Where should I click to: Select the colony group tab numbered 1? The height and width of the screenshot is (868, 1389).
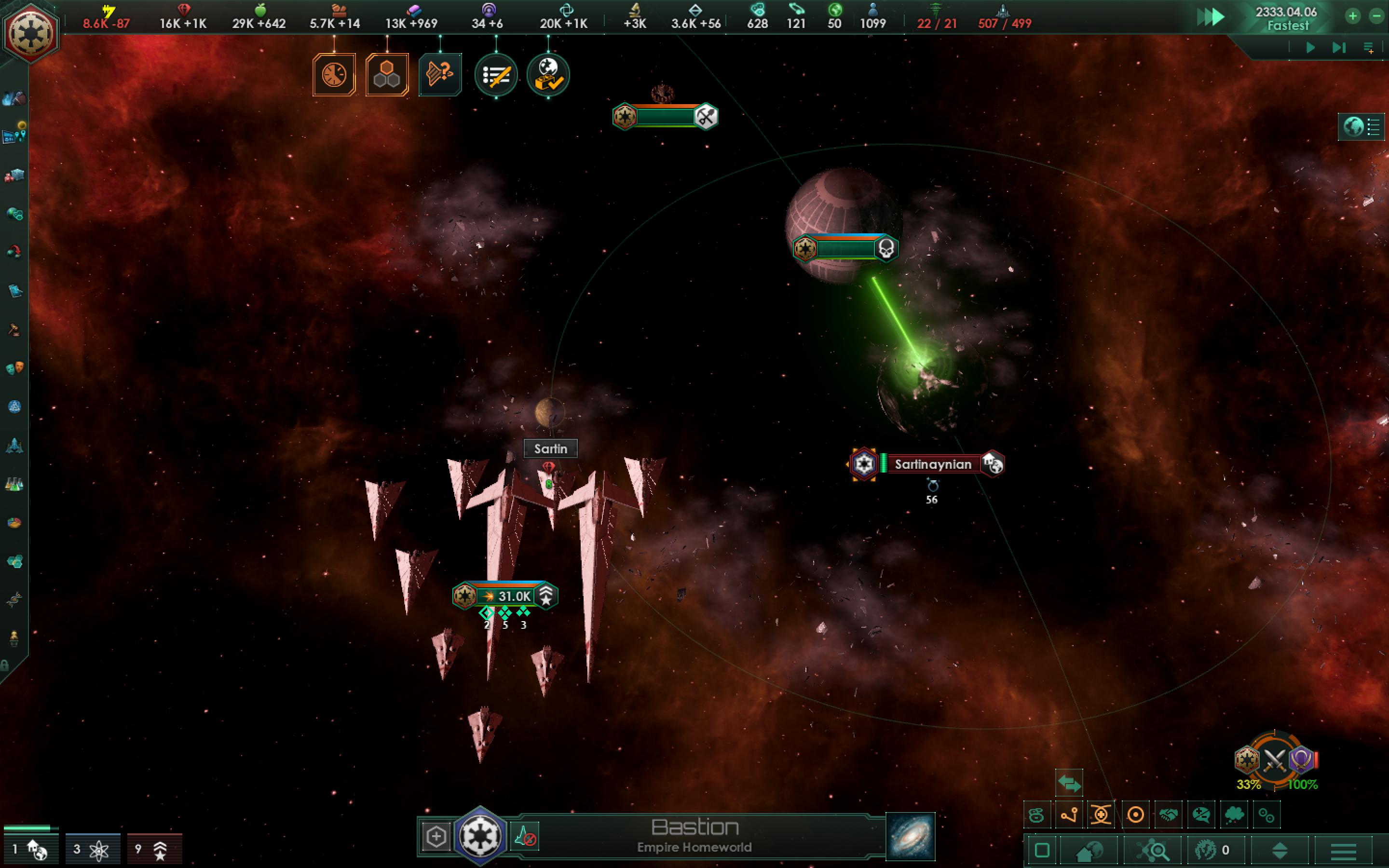(x=31, y=849)
